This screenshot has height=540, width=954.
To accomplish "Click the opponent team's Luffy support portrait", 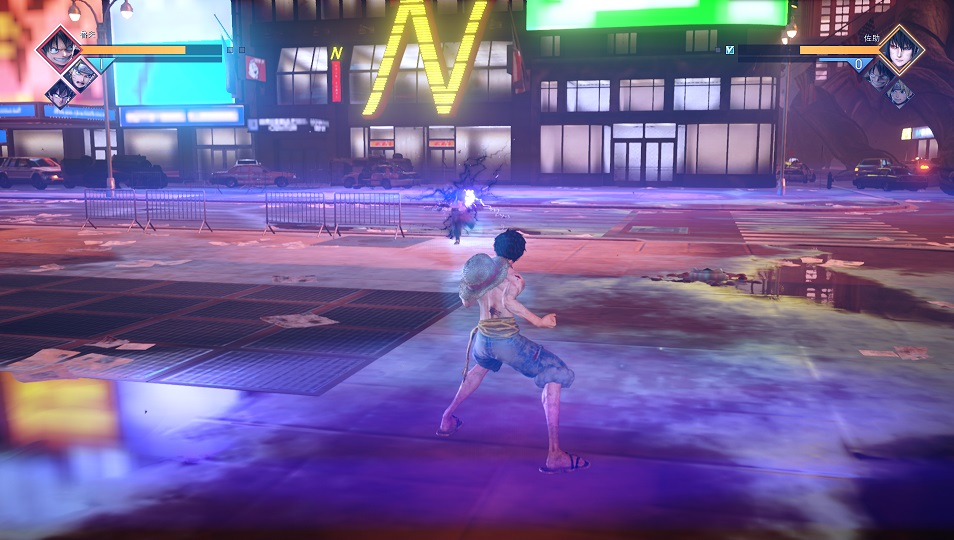I will click(877, 73).
